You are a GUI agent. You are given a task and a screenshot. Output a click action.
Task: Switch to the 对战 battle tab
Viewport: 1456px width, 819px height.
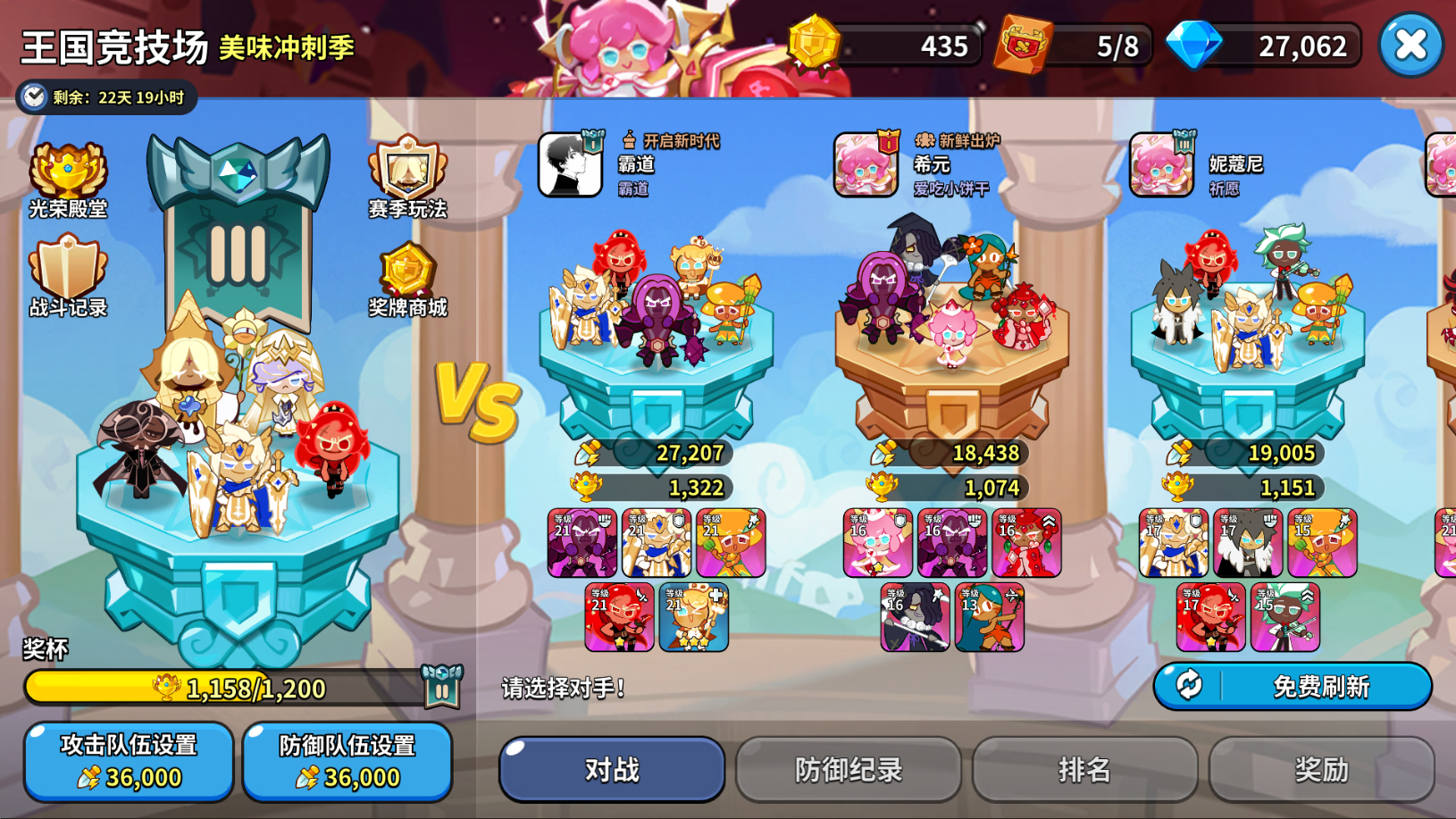pos(612,769)
